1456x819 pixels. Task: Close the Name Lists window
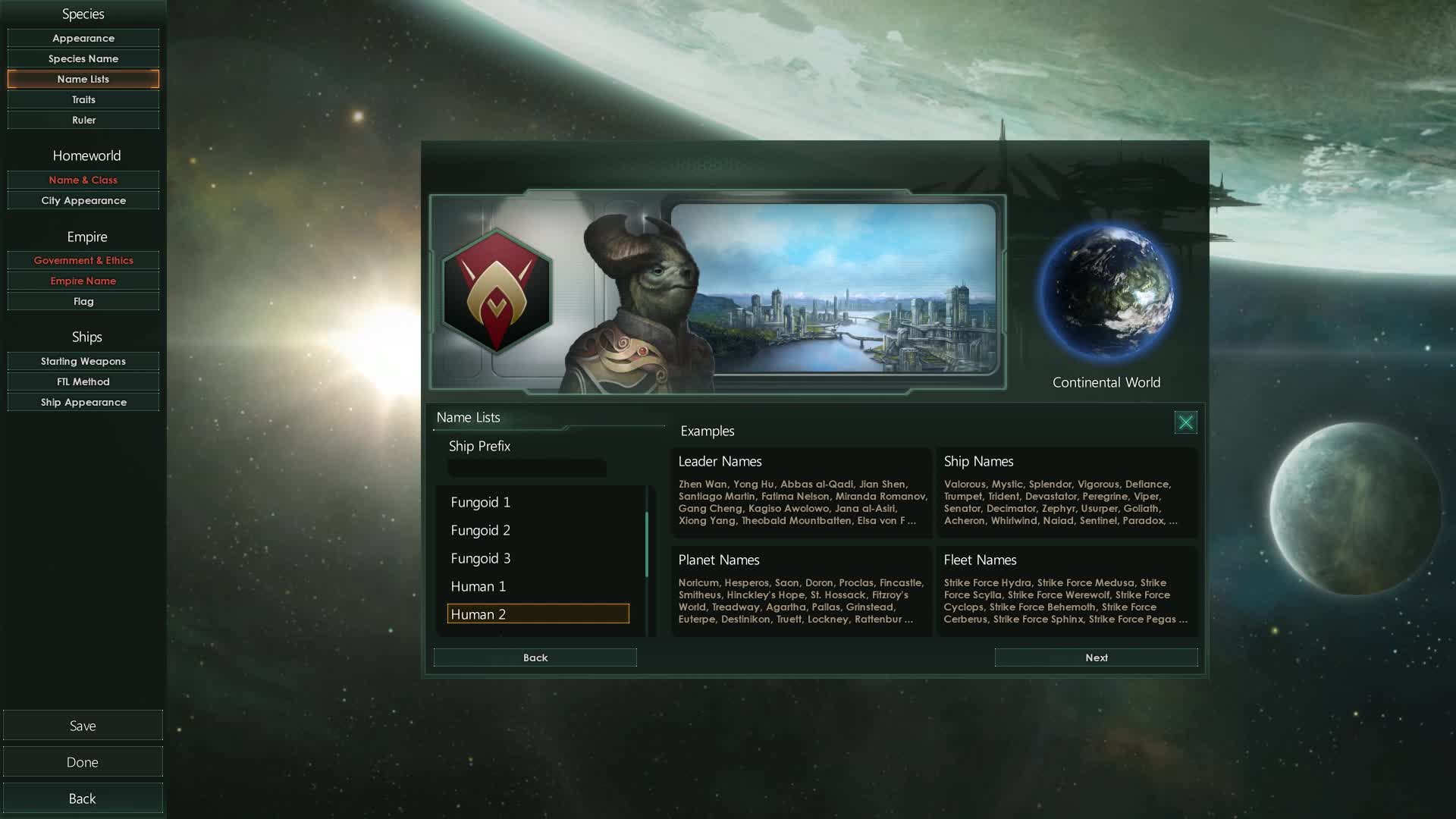coord(1185,422)
